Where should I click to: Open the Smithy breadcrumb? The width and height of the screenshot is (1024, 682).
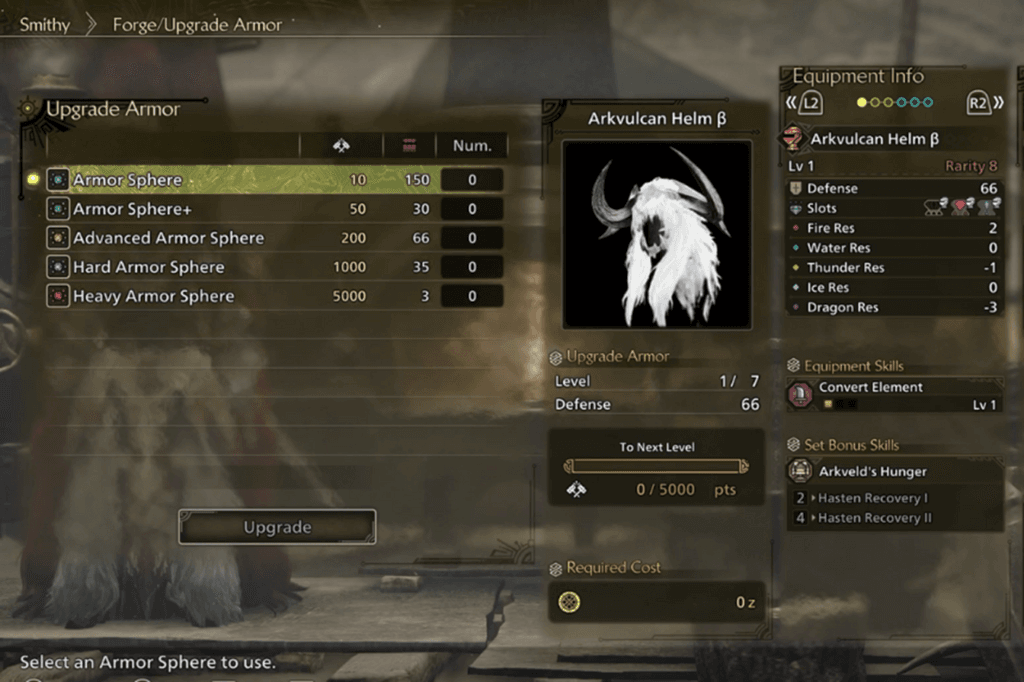point(47,24)
